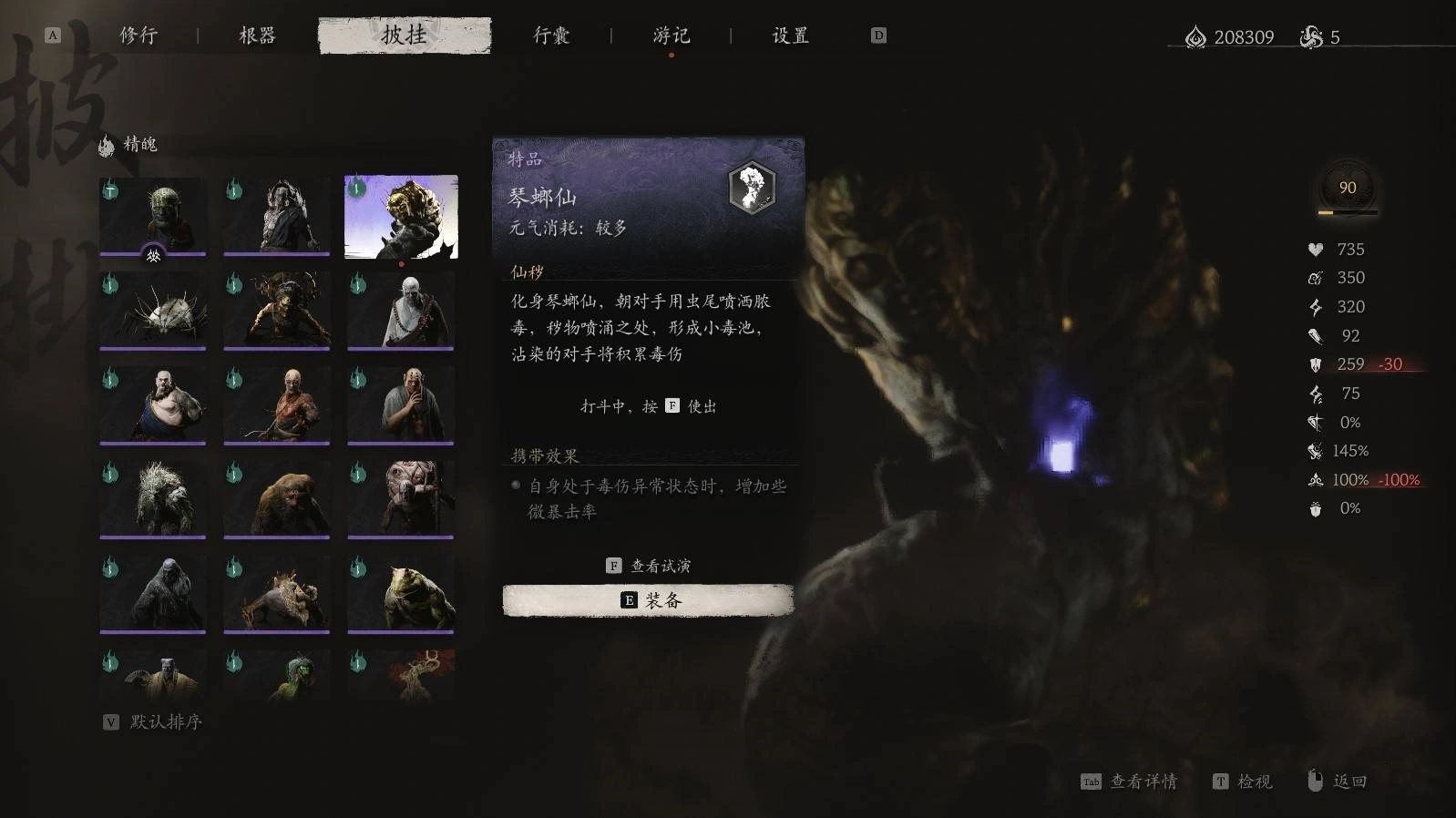
Task: Click the acorn icon showing 0%
Action: coord(1314,508)
